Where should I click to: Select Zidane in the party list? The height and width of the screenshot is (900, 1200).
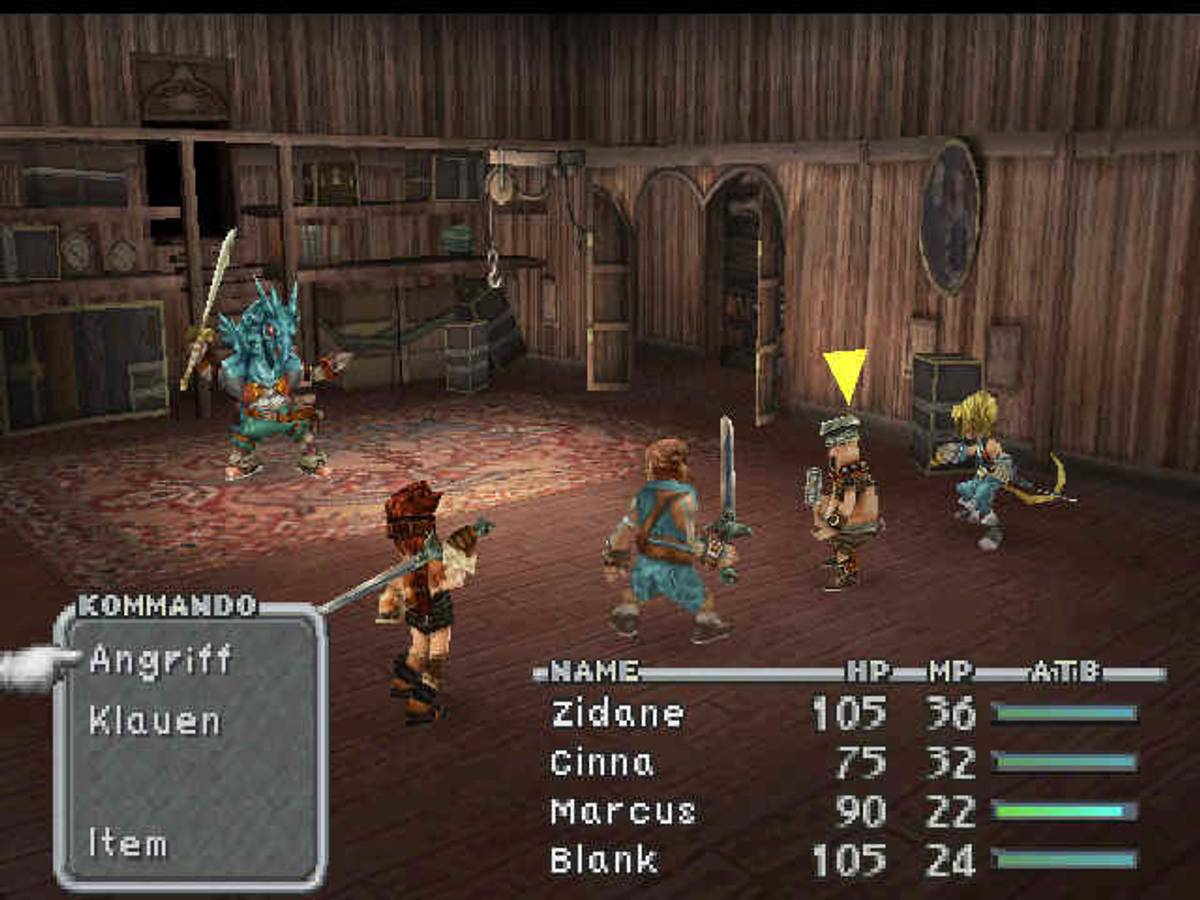[617, 714]
